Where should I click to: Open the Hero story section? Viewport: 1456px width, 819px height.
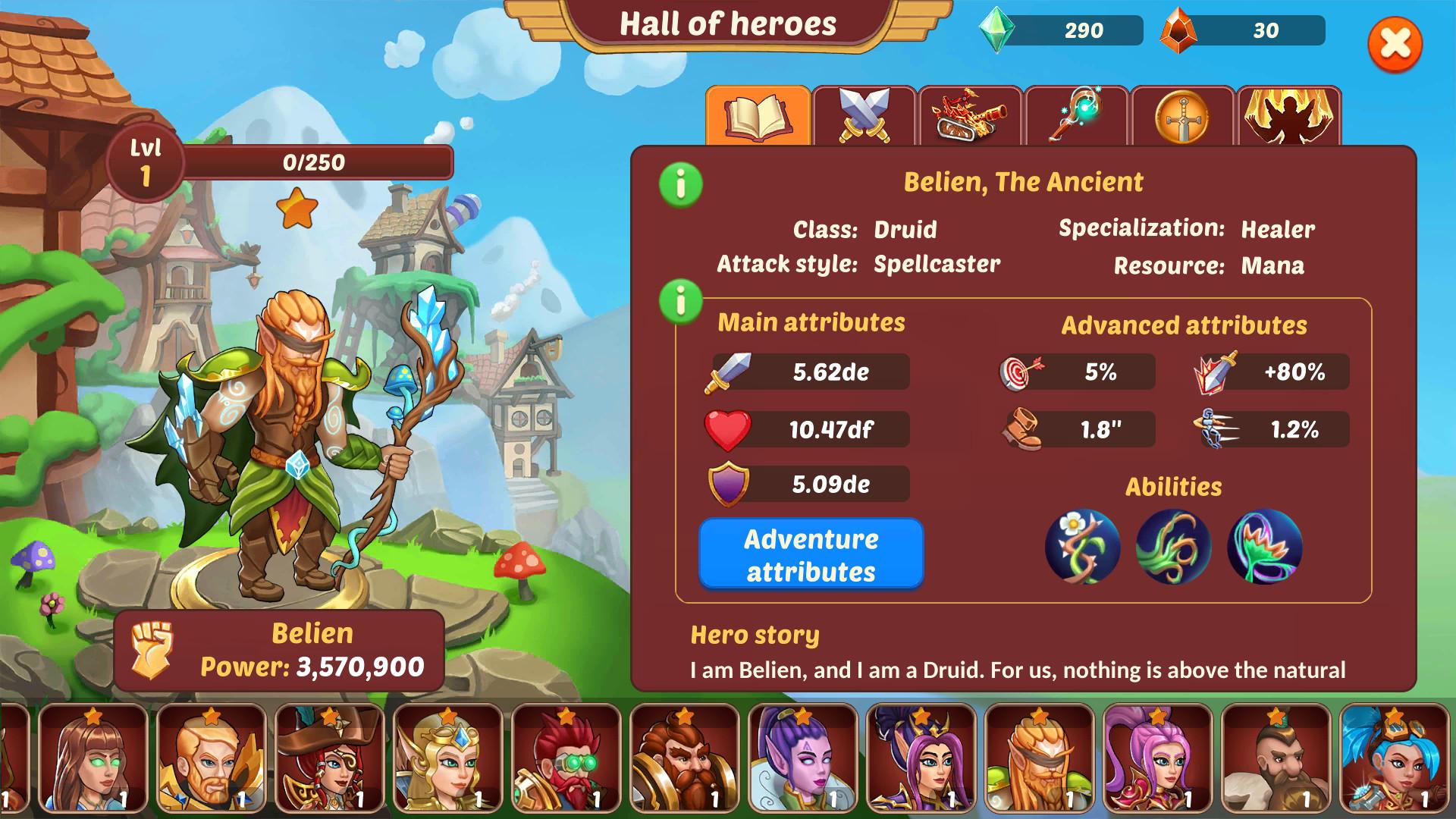pos(755,635)
